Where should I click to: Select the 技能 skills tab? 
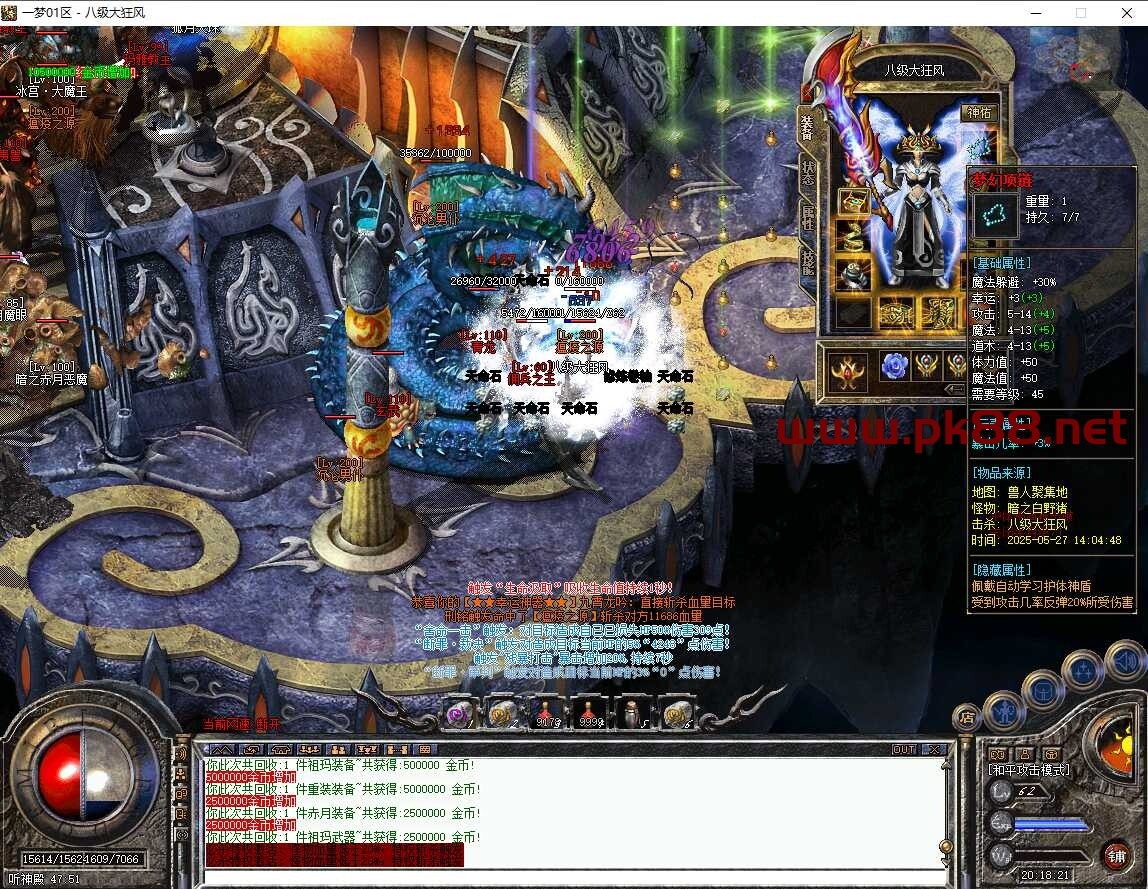click(808, 260)
